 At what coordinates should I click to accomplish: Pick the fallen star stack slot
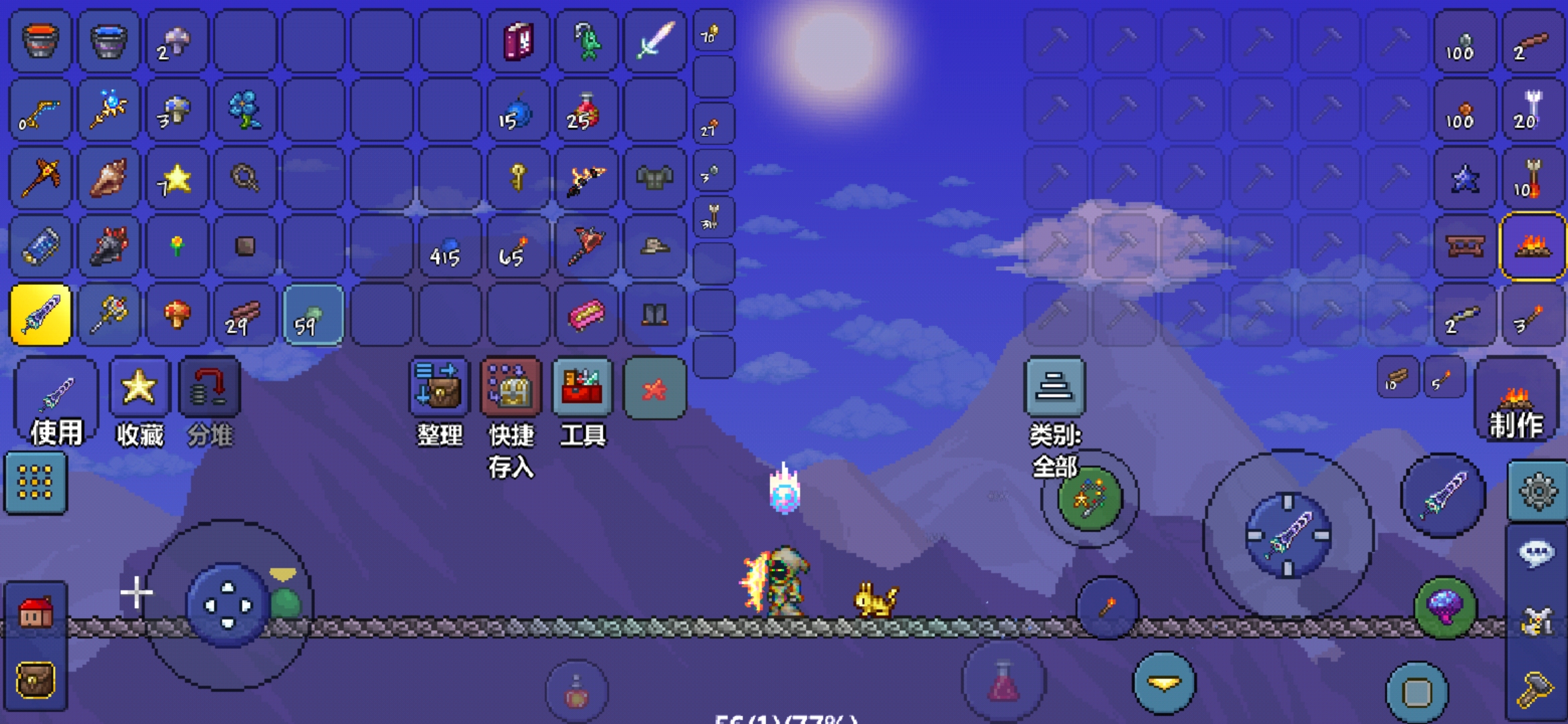pos(177,178)
